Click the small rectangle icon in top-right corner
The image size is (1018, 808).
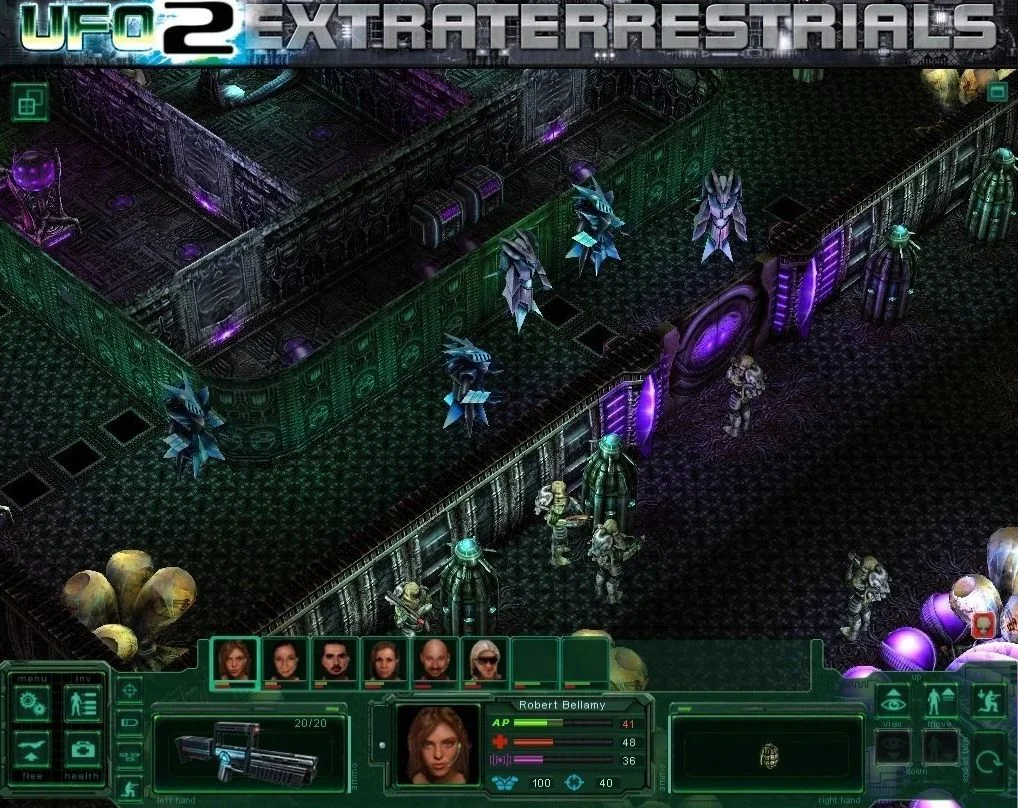[996, 92]
